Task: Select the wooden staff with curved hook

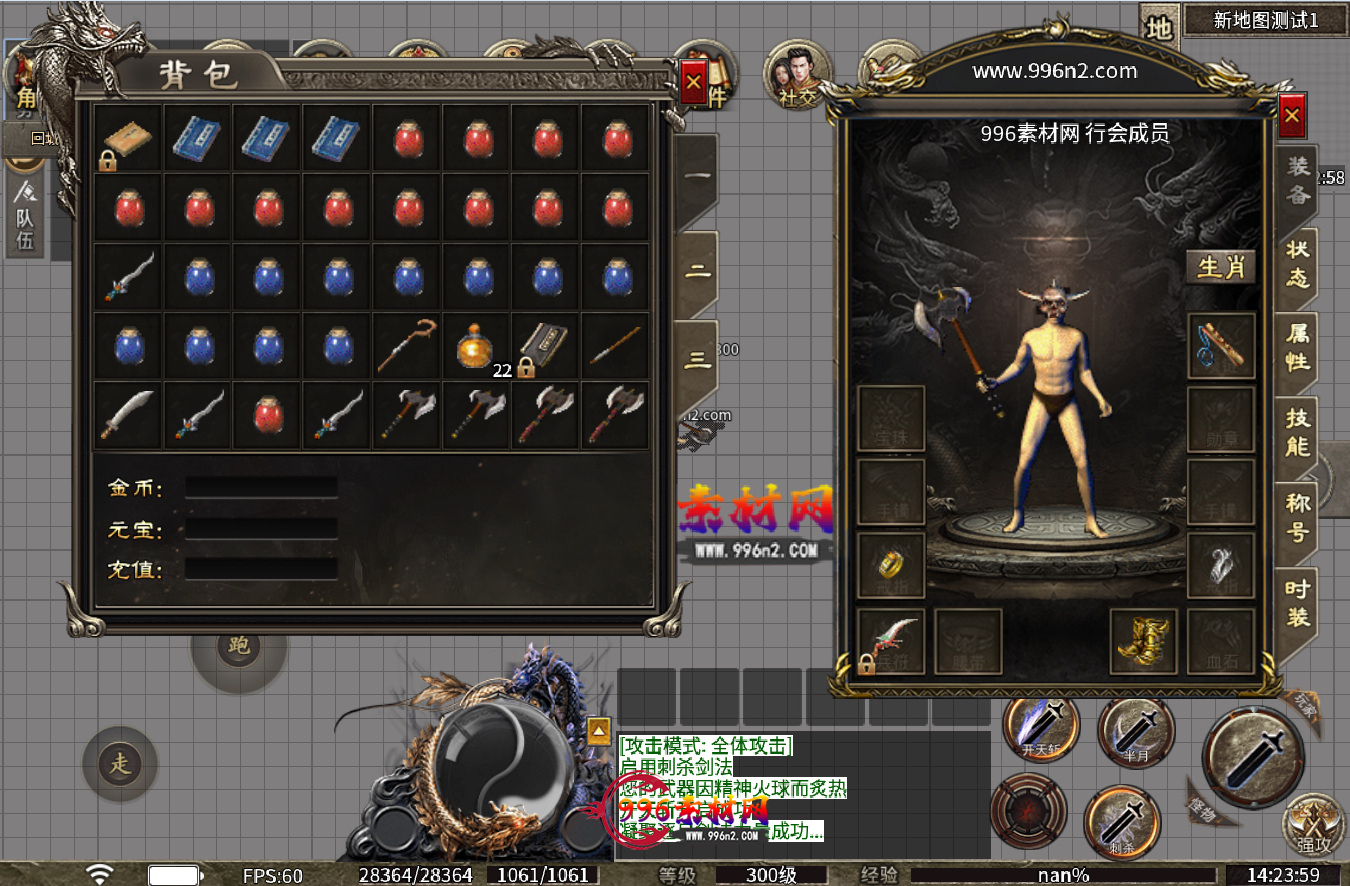Action: [x=405, y=346]
